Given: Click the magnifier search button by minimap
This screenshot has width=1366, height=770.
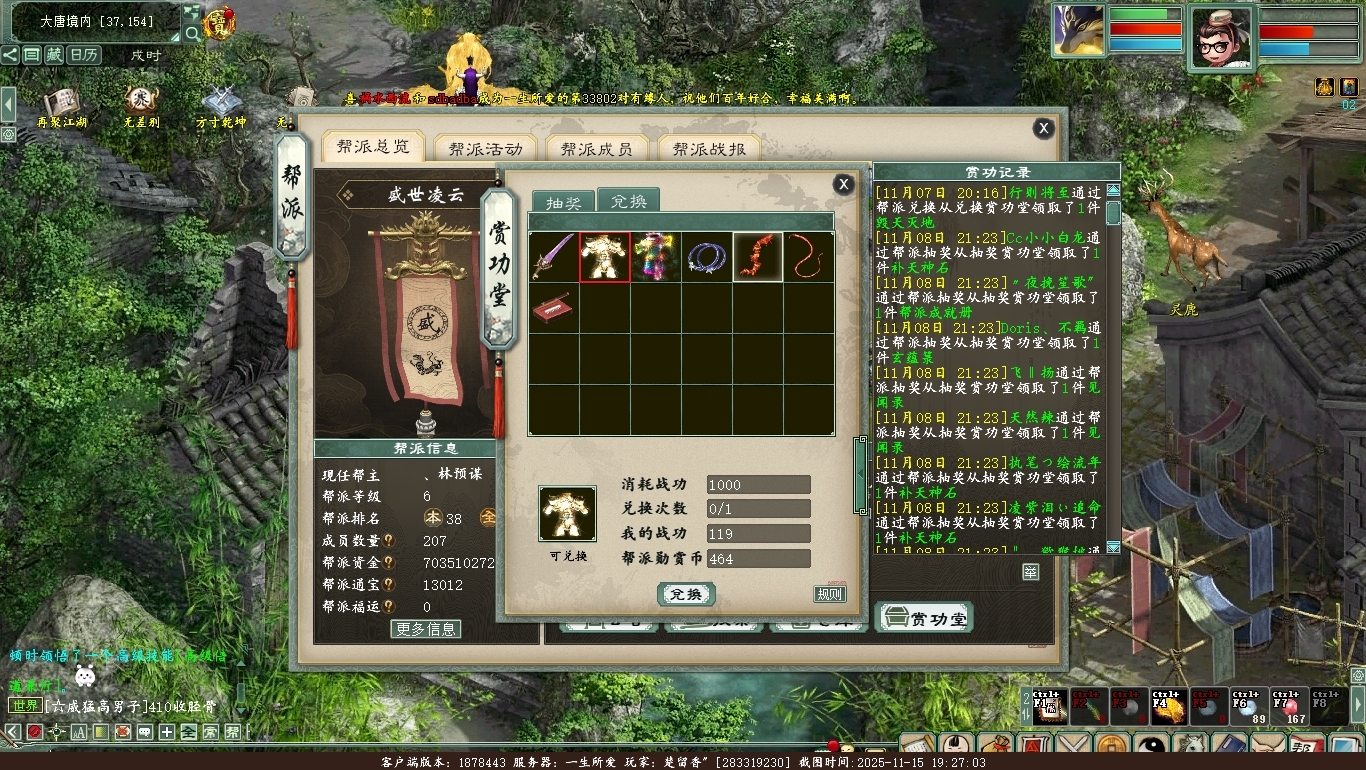Looking at the screenshot, I should [192, 34].
